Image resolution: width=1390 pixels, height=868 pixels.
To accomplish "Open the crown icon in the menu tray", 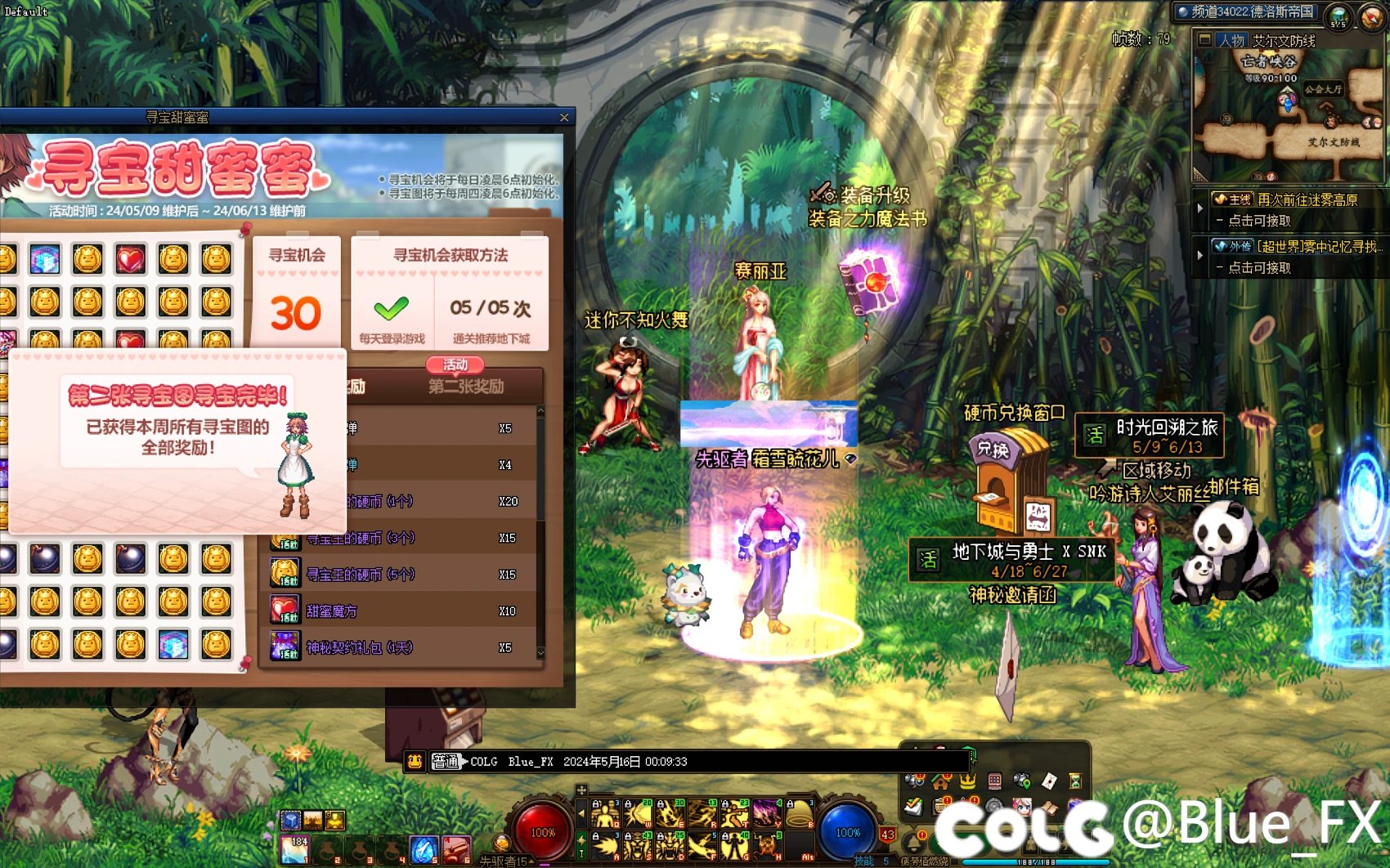I will coord(968,781).
